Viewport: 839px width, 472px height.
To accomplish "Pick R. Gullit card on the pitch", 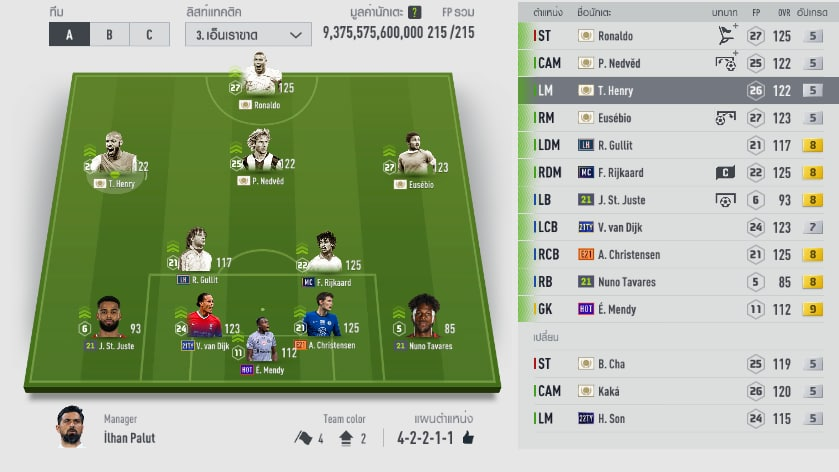I will click(x=197, y=254).
